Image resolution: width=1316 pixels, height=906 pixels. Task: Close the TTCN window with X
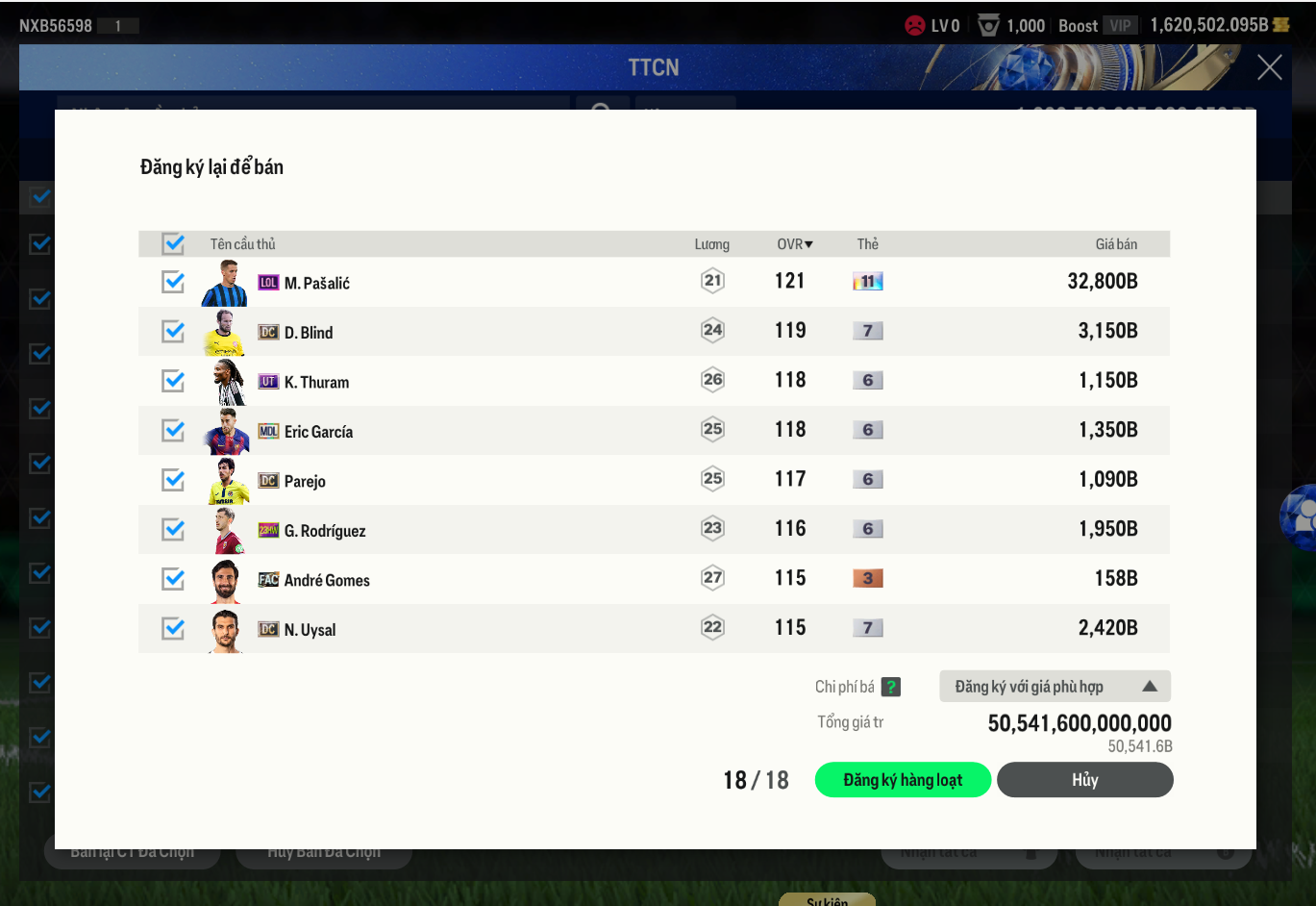pyautogui.click(x=1269, y=67)
